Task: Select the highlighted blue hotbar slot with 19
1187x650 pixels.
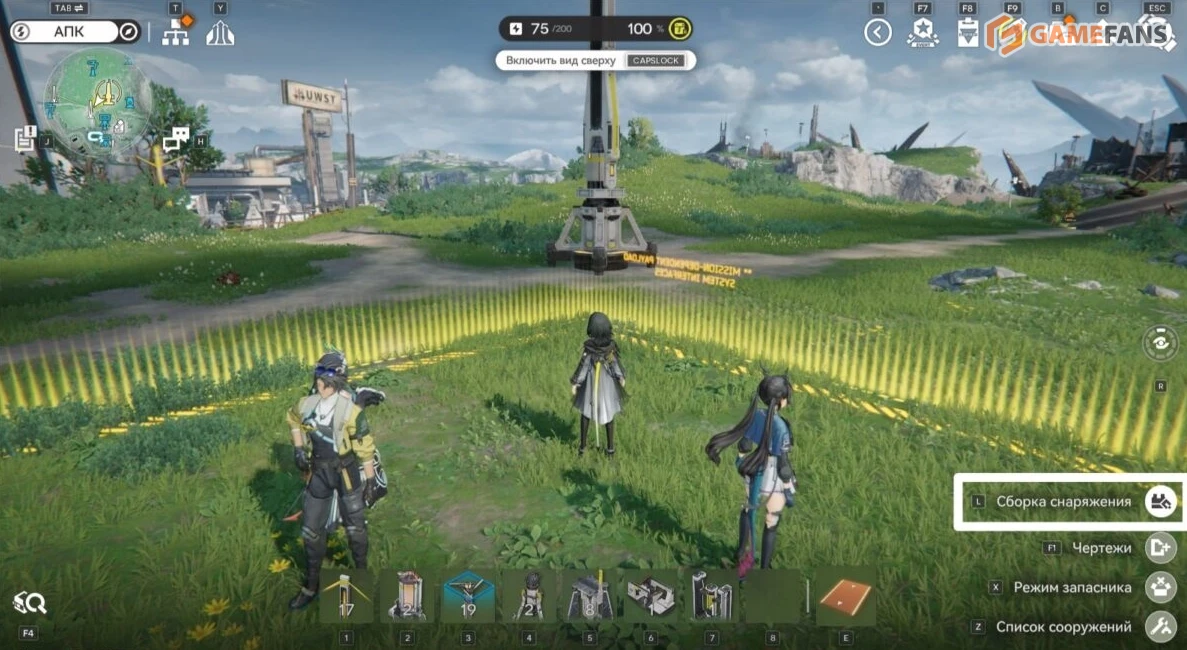Action: [x=468, y=597]
